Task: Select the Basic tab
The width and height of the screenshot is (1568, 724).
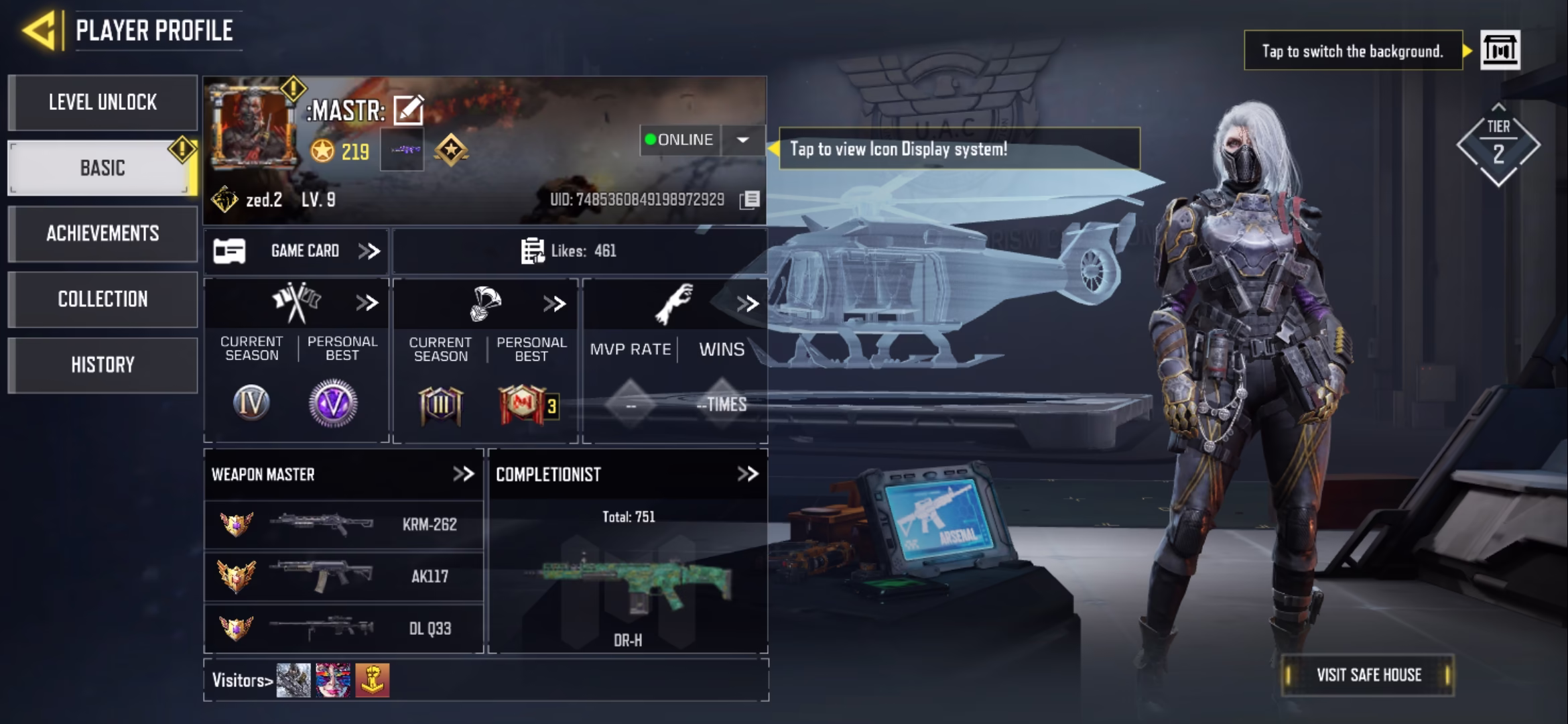Action: coord(103,168)
